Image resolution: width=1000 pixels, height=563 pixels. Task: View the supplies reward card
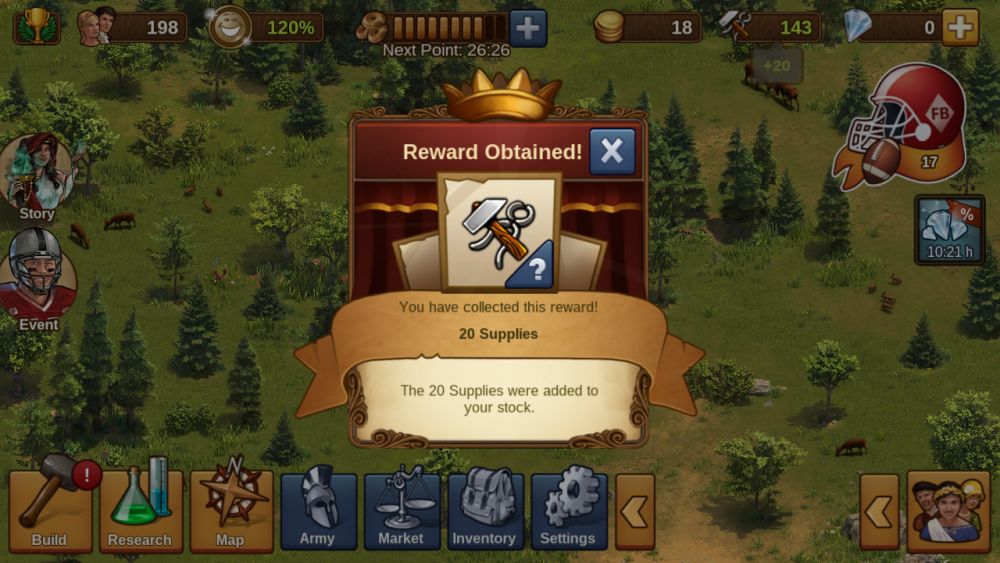pos(500,232)
